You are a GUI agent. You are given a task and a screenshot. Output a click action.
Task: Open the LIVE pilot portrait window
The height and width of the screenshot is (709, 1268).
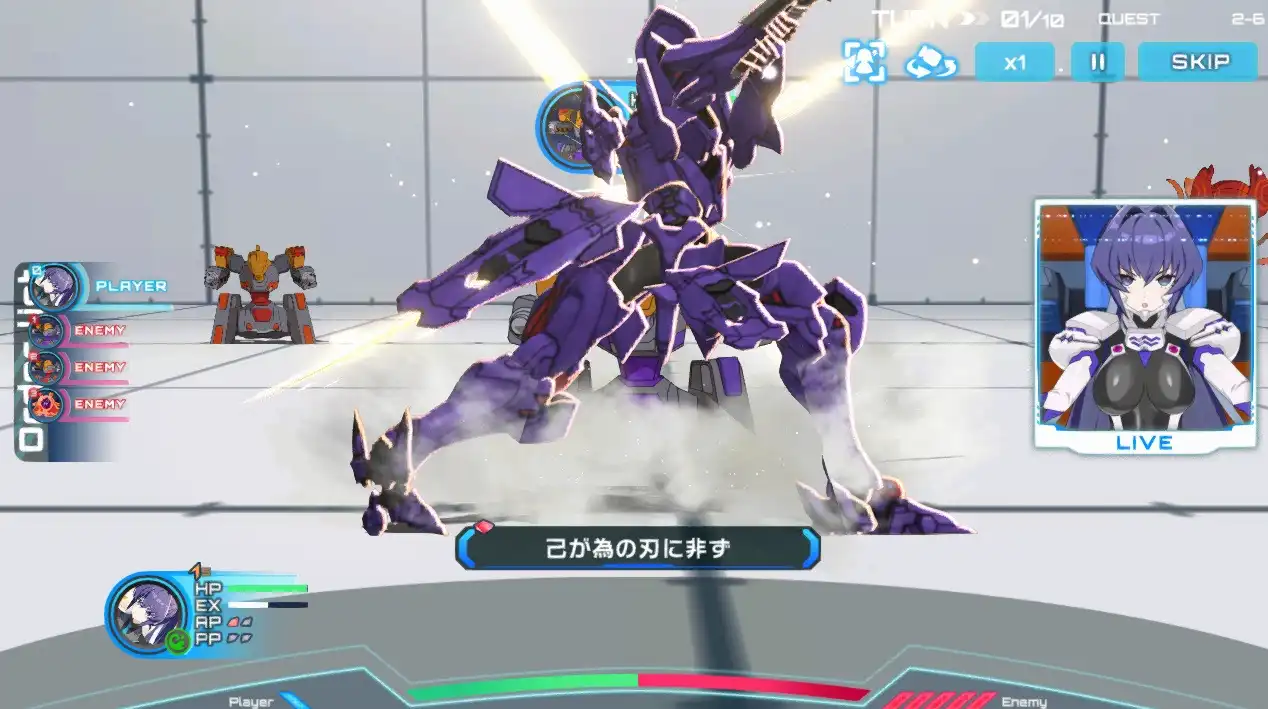1145,324
